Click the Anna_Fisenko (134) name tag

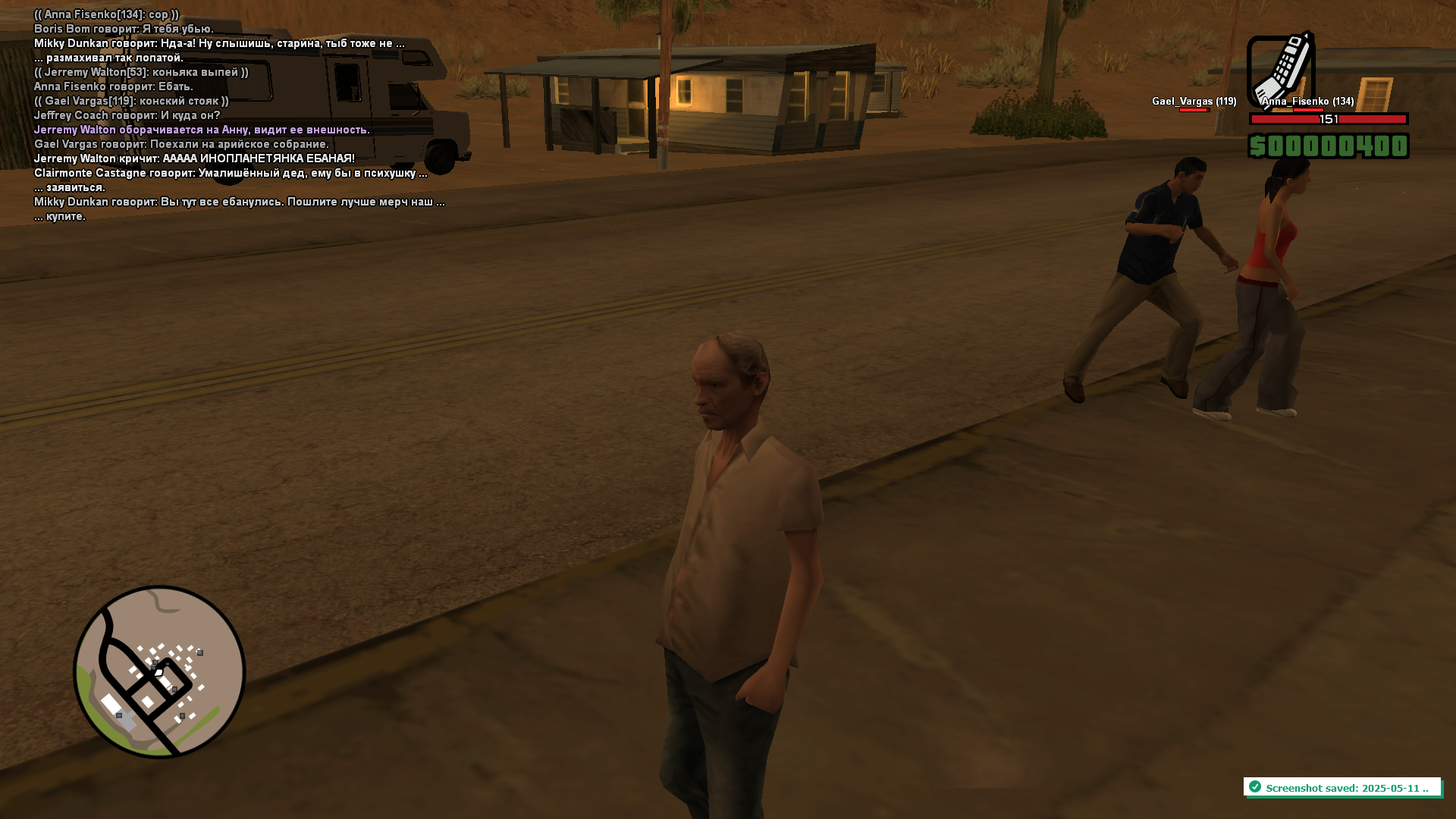(1307, 102)
